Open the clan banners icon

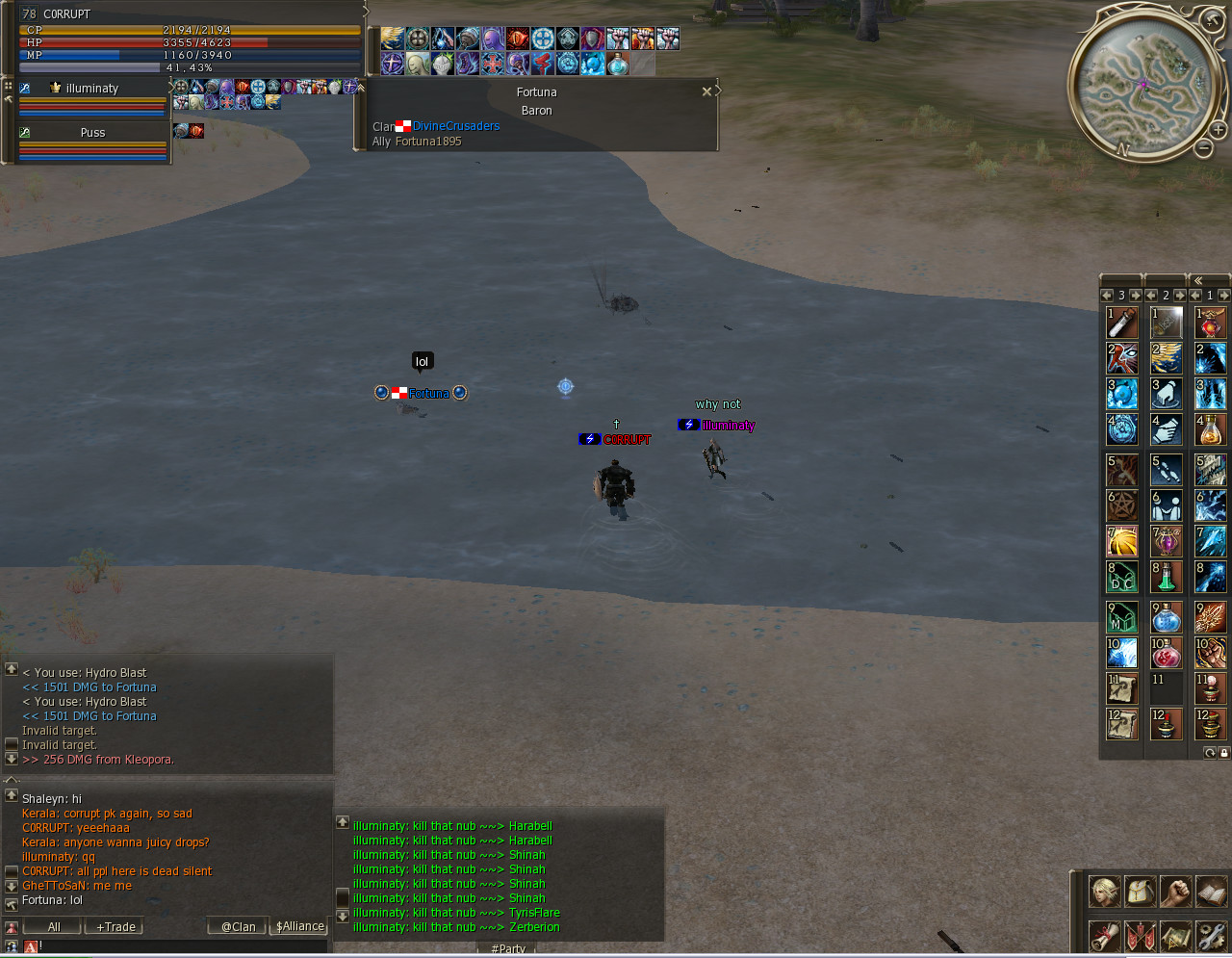click(x=1140, y=935)
